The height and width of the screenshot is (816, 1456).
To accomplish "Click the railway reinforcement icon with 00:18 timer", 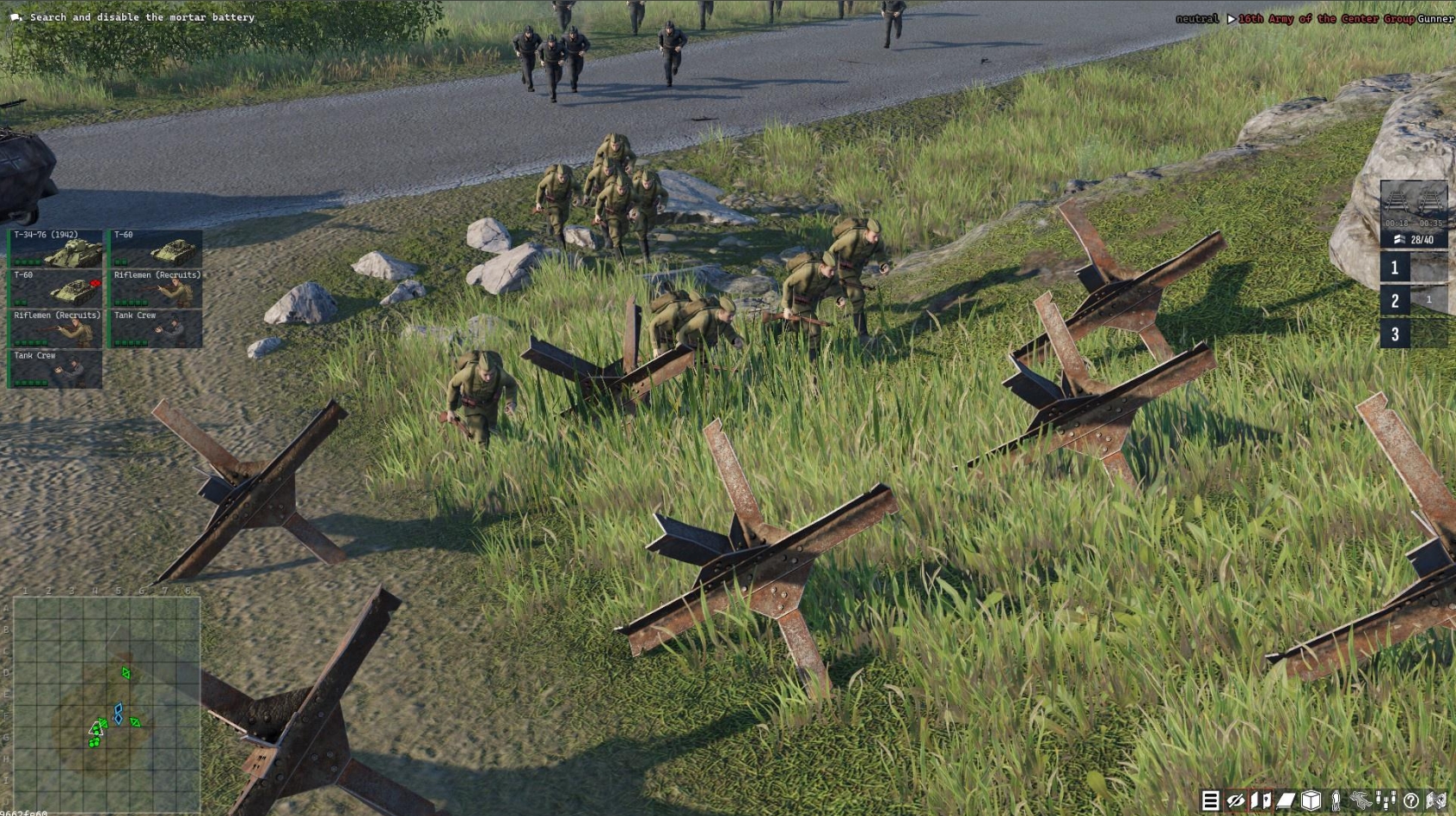I will (1397, 201).
